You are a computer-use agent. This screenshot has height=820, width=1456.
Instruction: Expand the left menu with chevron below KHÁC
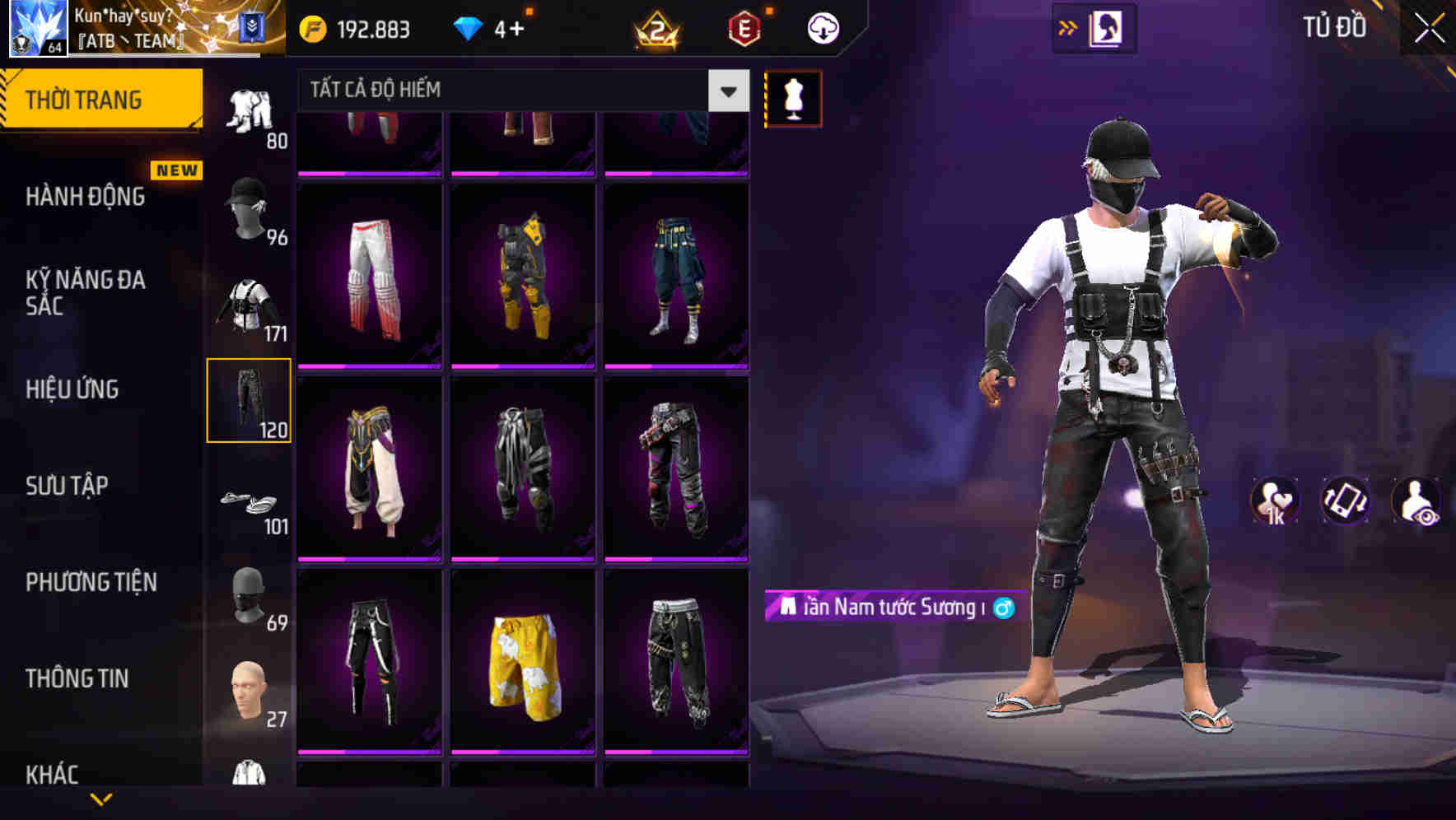[101, 800]
